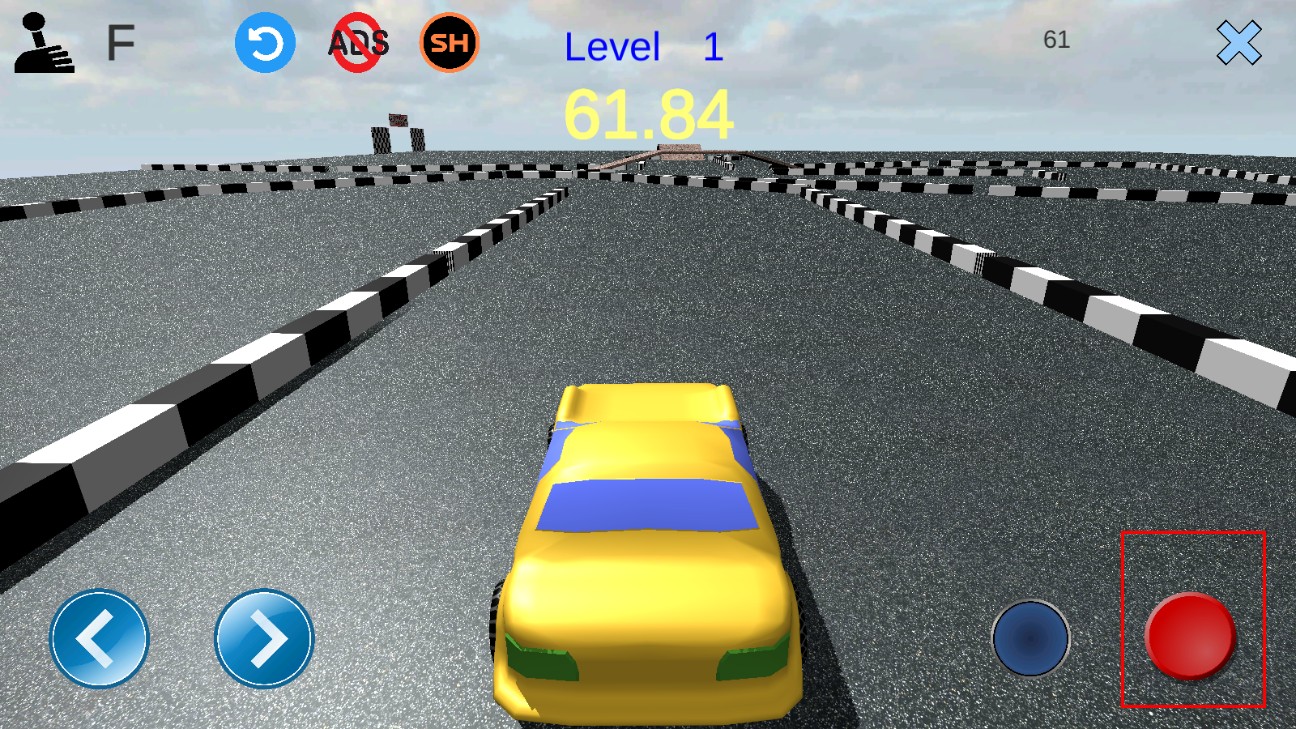Tap the blue restart arrow button
Viewport: 1296px width, 729px height.
click(x=265, y=44)
